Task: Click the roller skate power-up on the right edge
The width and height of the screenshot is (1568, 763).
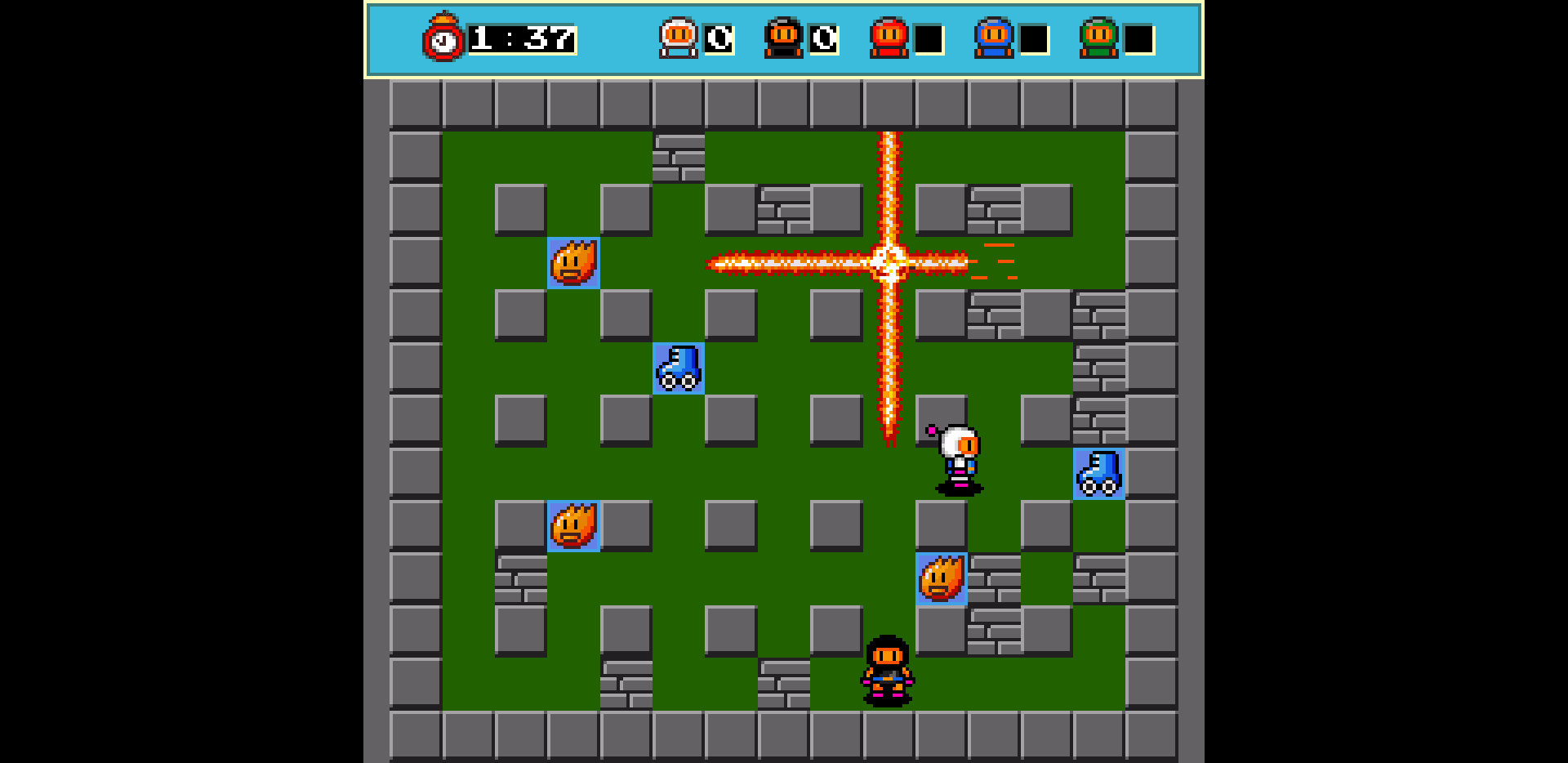Action: [x=1098, y=474]
